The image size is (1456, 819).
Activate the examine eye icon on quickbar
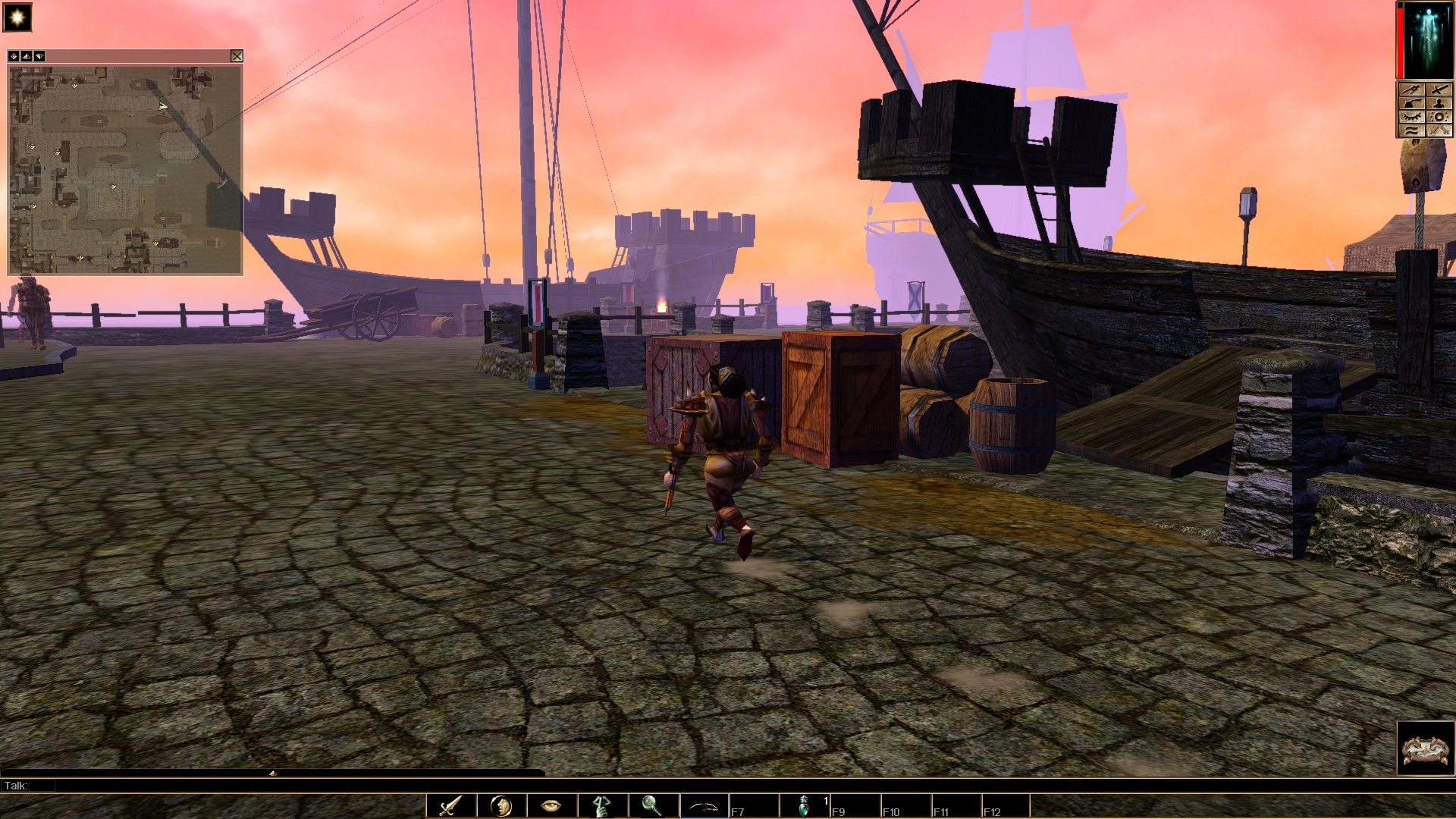click(551, 805)
